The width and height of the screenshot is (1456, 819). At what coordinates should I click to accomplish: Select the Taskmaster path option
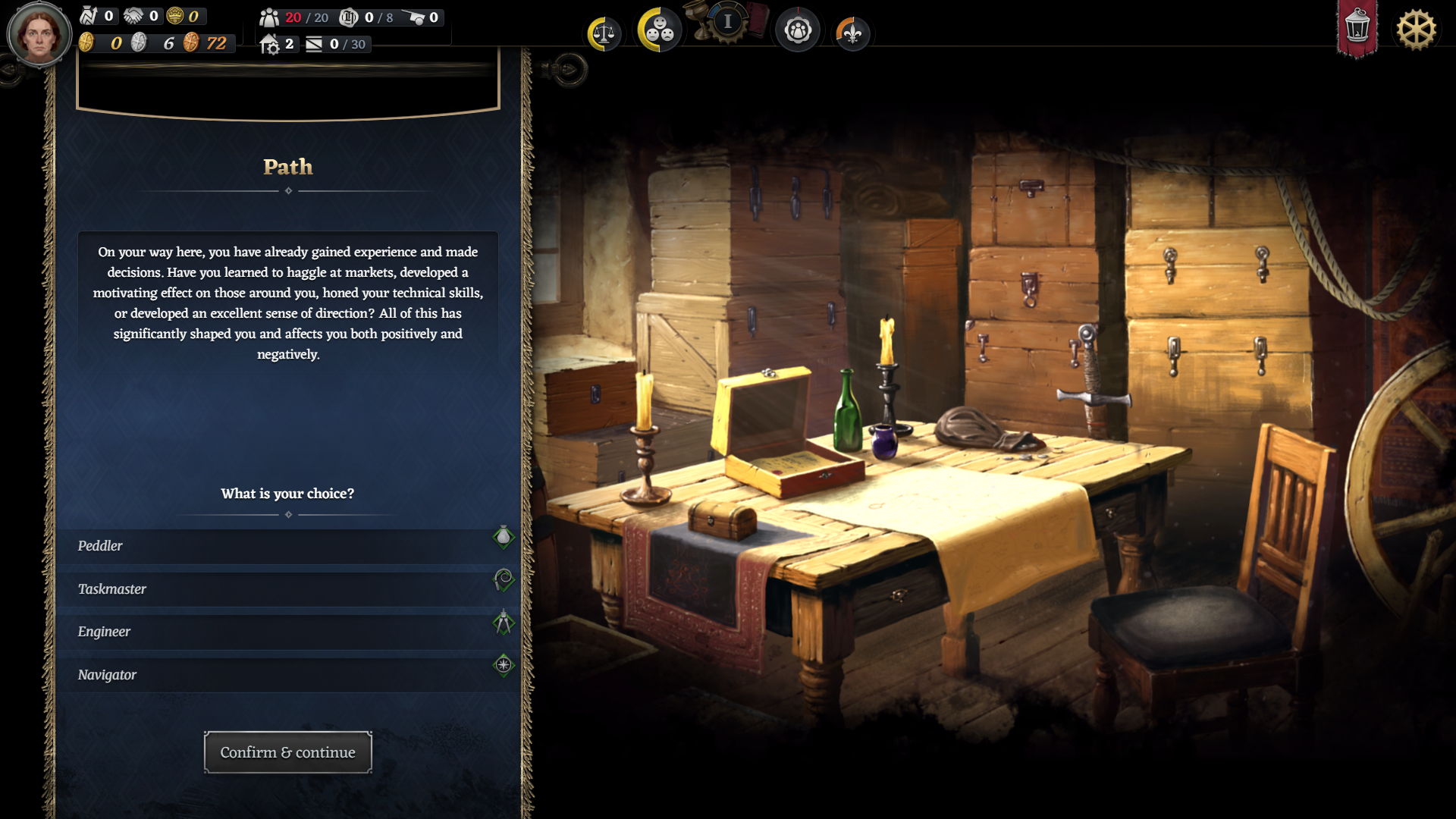point(287,589)
